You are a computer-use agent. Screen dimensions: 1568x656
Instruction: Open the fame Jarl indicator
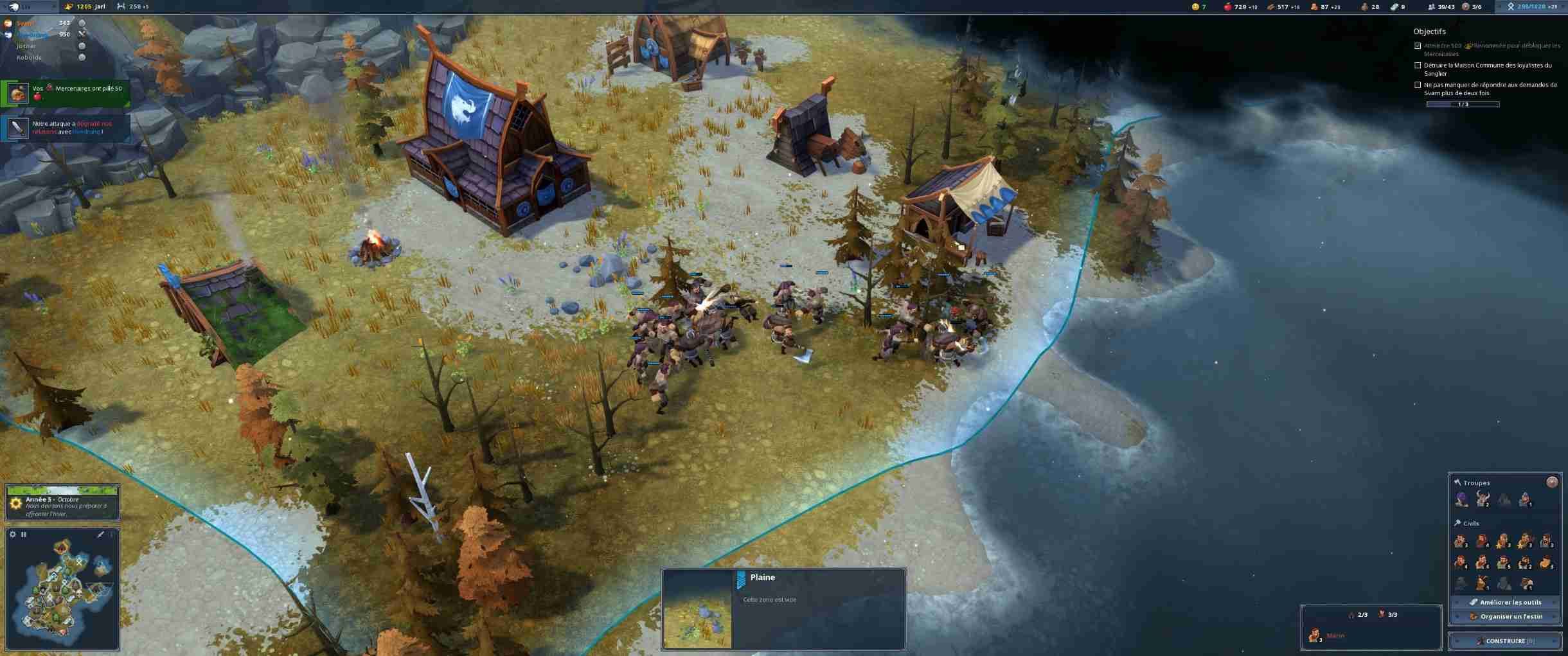pos(86,6)
